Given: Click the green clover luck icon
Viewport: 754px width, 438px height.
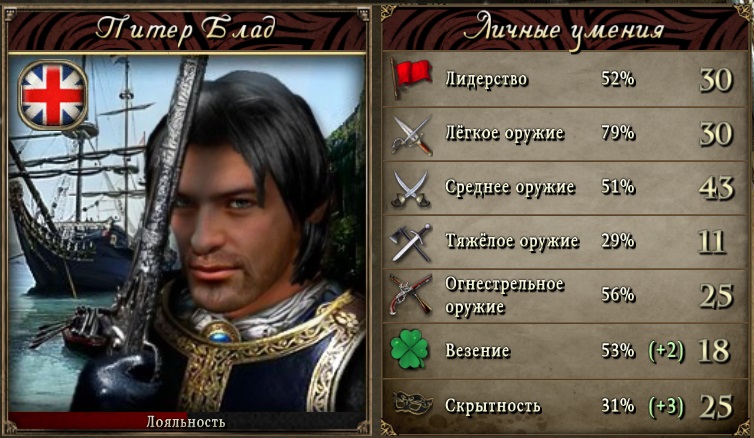Looking at the screenshot, I should click(x=411, y=350).
